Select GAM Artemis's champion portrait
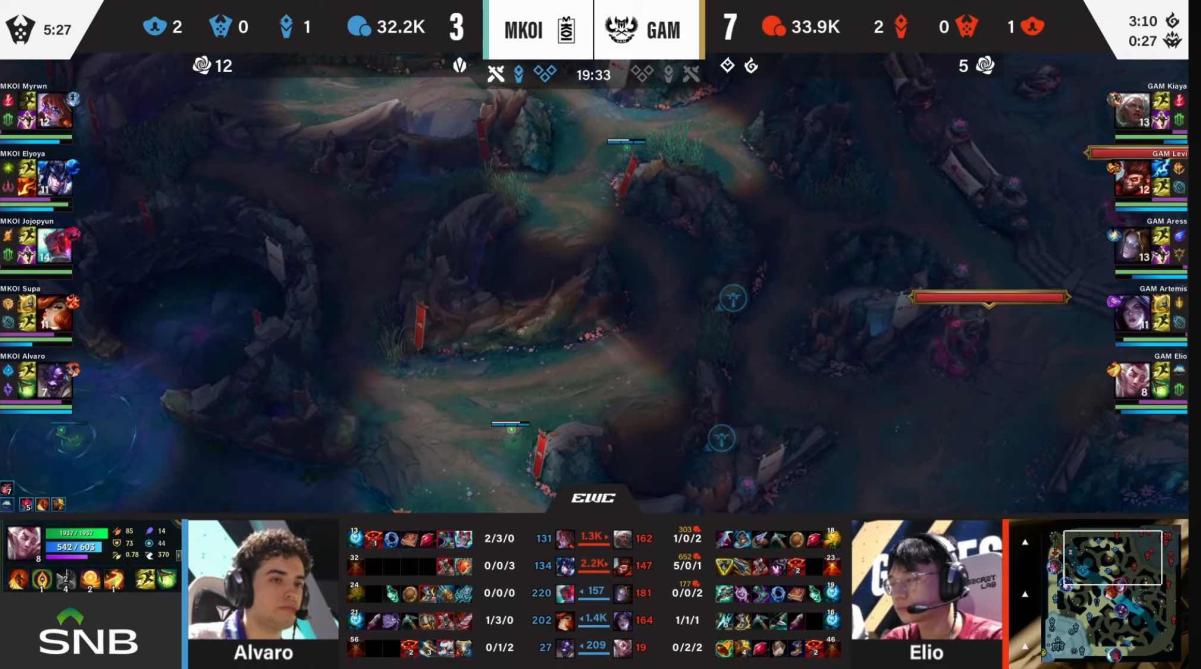Screen dimensions: 1201x669 coord(1131,313)
